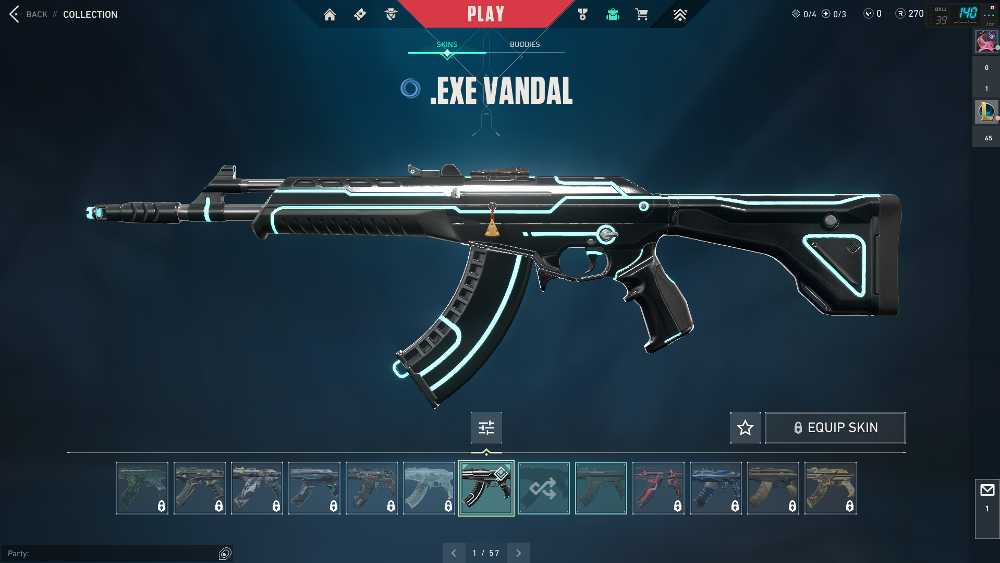1000x563 pixels.
Task: Choose the red Vandal skin thumbnail
Action: click(x=659, y=488)
